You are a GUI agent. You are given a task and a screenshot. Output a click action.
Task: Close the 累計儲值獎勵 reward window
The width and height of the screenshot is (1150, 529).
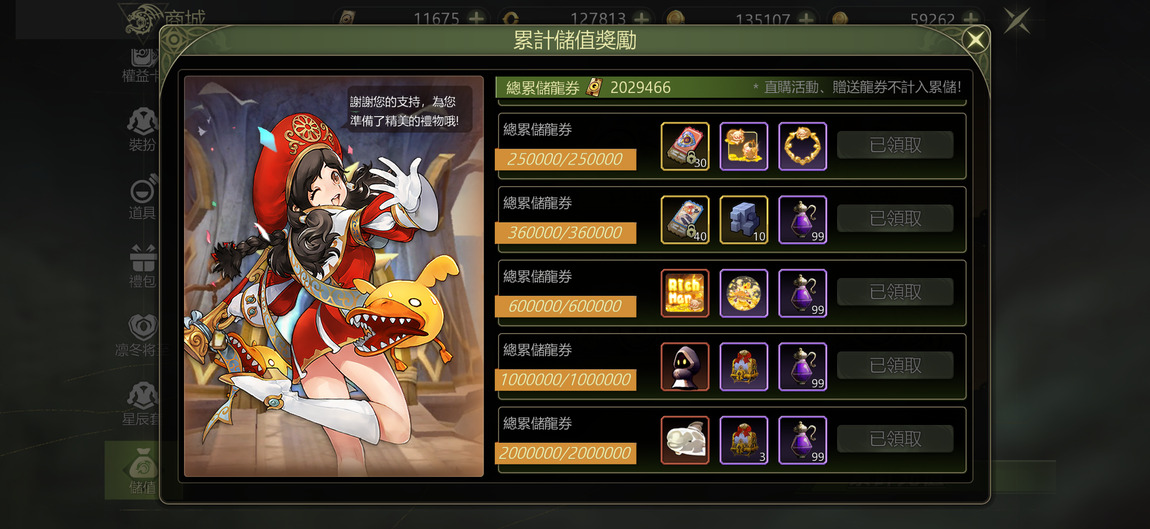(975, 40)
